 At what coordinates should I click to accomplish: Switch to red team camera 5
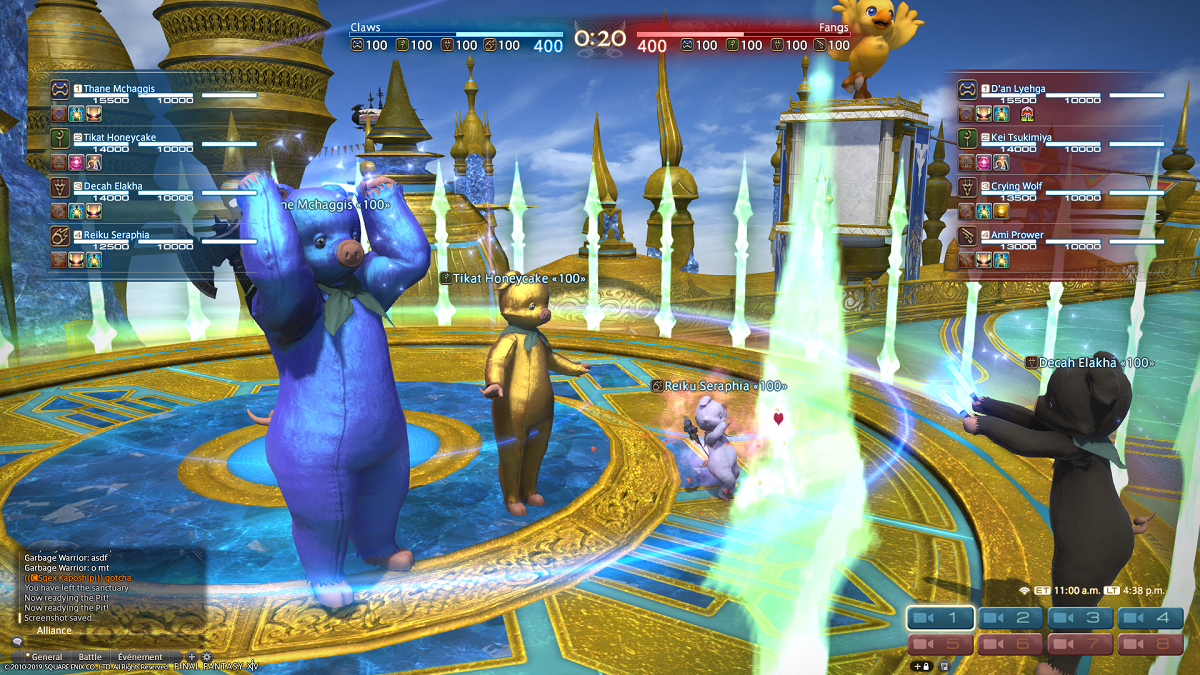click(x=940, y=645)
